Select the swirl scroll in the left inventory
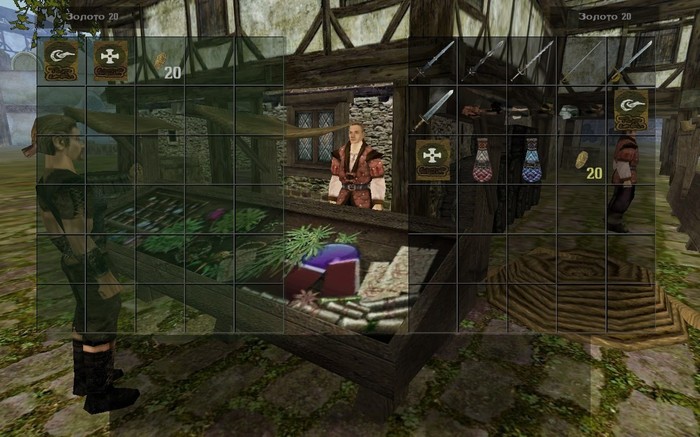Screen dimensions: 700x437 [61, 60]
